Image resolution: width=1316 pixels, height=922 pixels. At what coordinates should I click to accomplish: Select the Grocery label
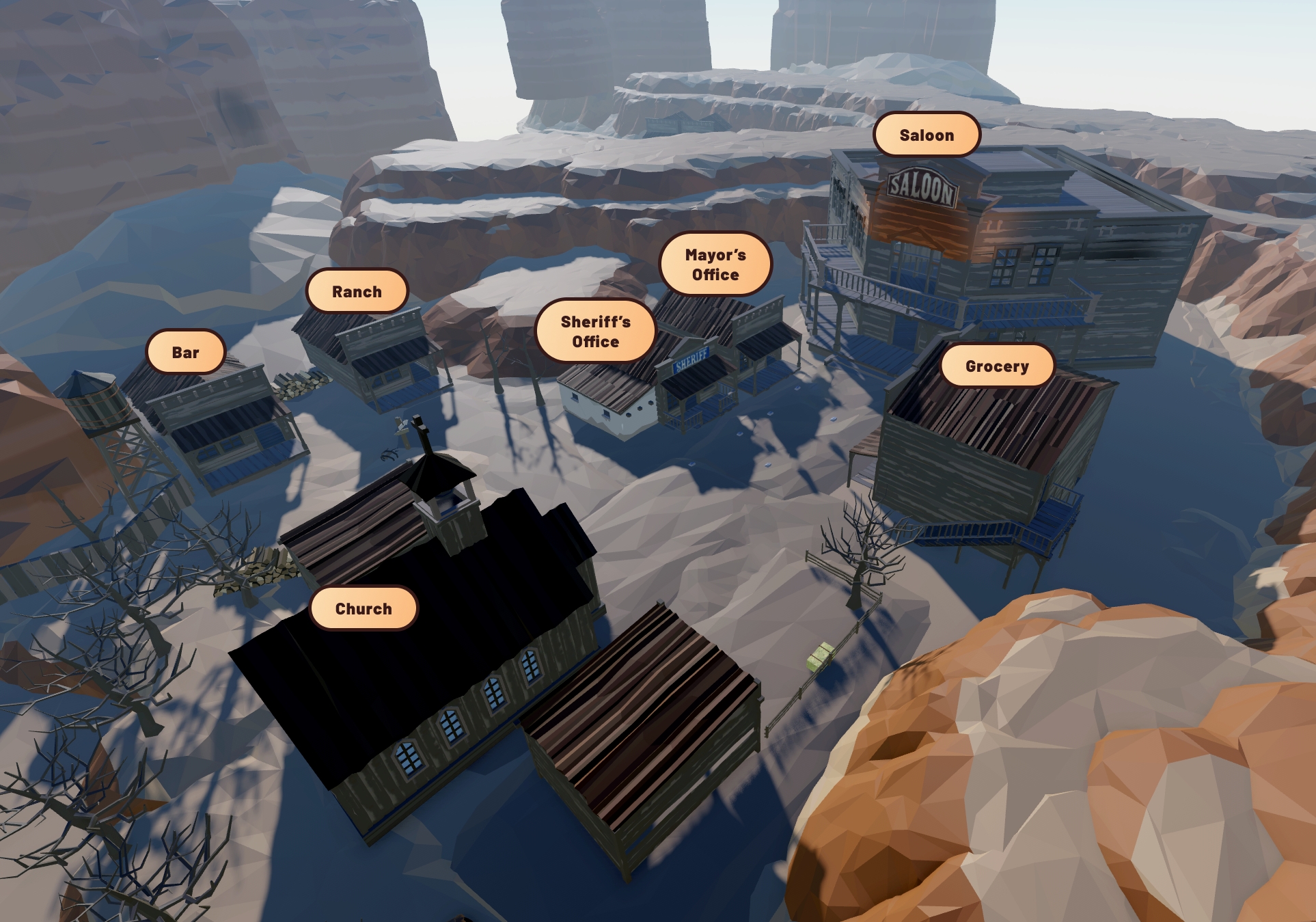[x=997, y=366]
